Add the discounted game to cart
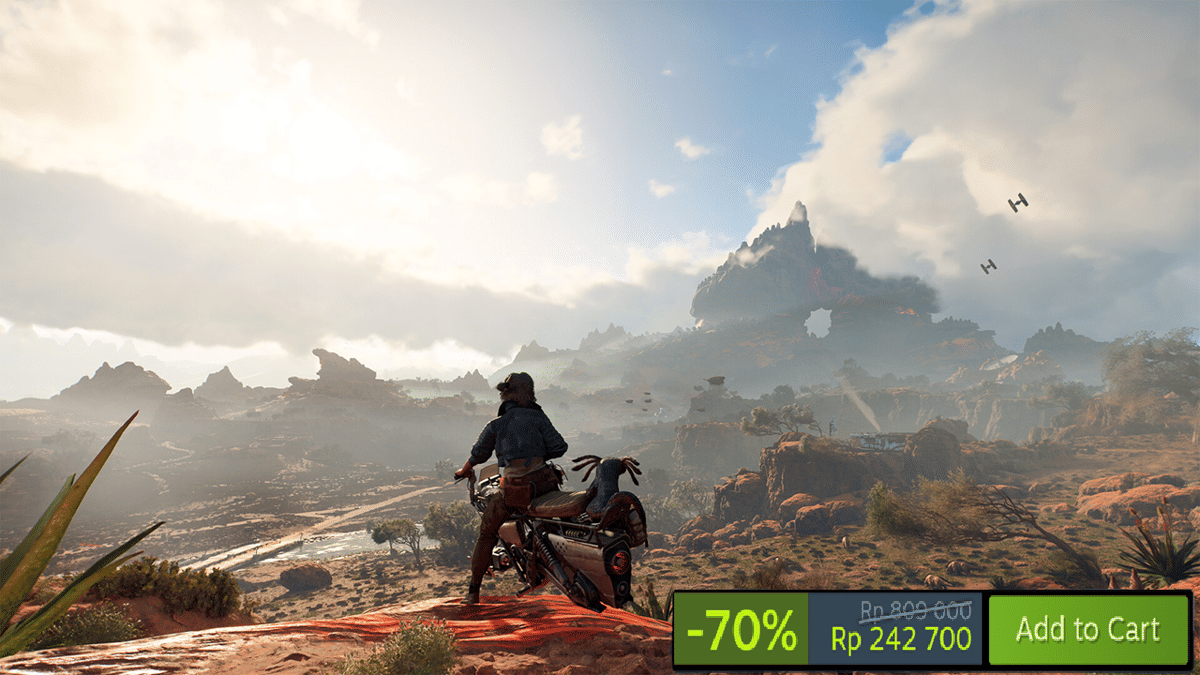1200x675 pixels. [x=1087, y=629]
